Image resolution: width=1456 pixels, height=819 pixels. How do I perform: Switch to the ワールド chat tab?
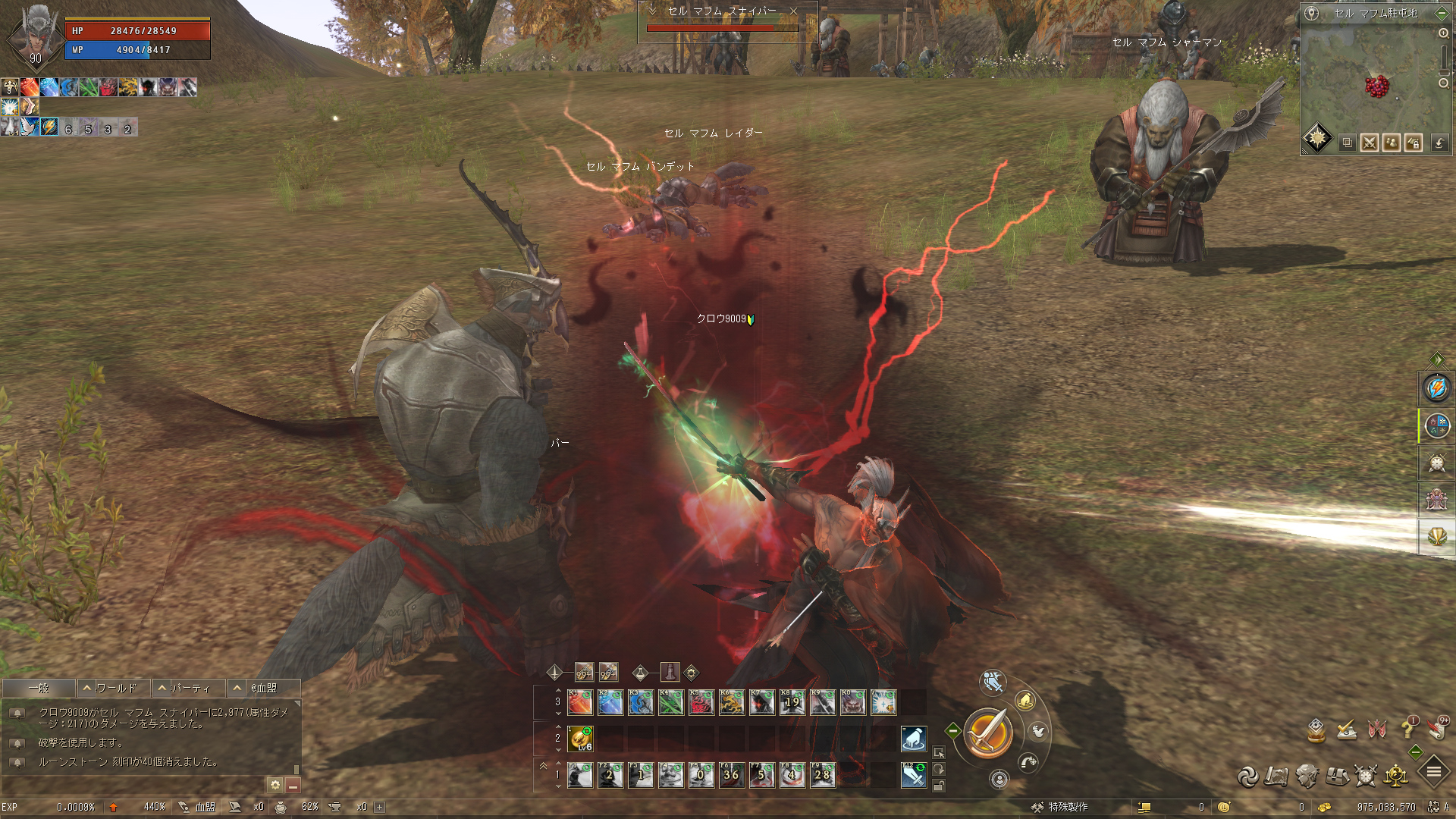tap(115, 688)
